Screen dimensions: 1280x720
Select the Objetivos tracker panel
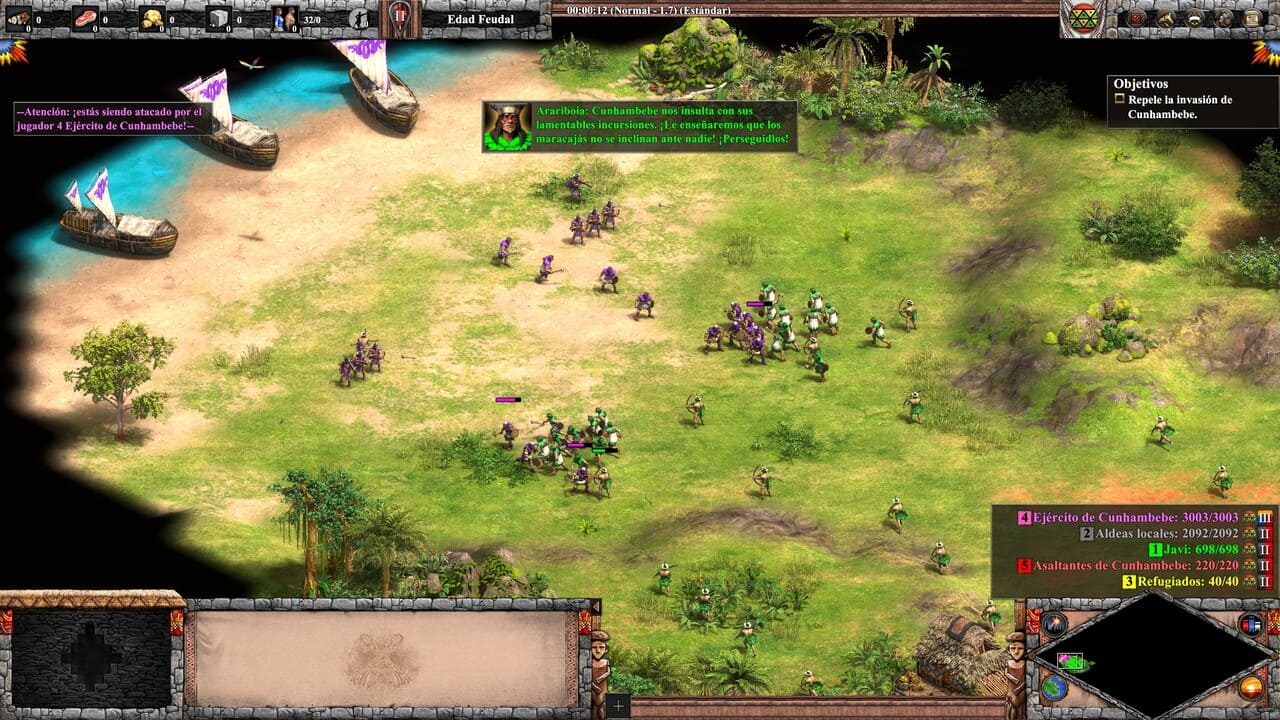(x=1178, y=100)
